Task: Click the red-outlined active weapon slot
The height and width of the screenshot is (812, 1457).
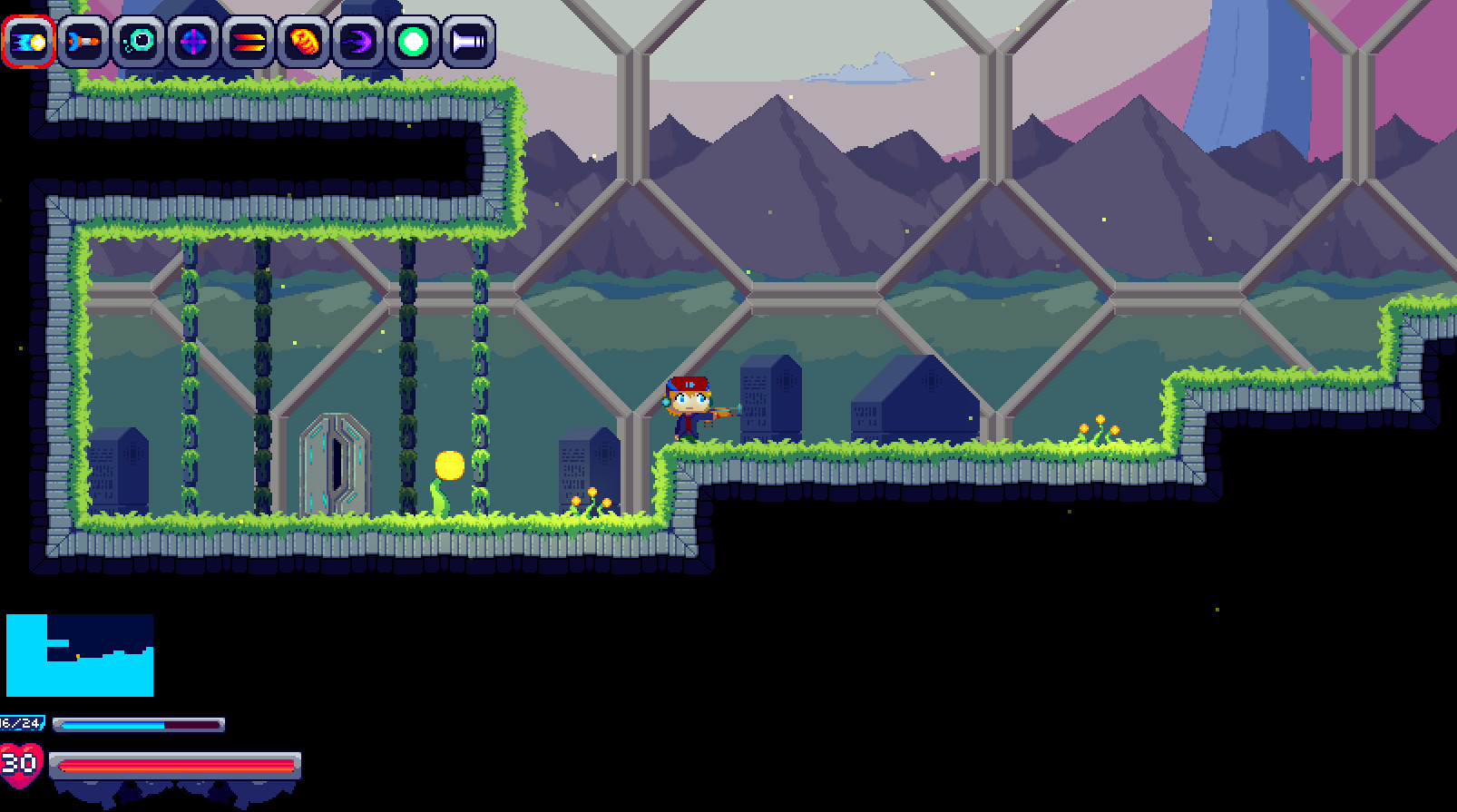Action: click(x=30, y=40)
